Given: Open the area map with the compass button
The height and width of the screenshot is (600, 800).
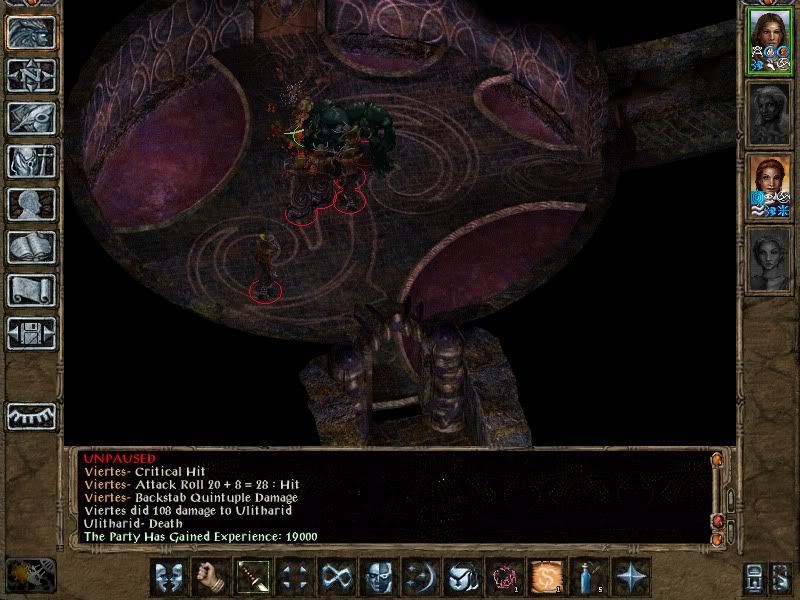Looking at the screenshot, I should click(x=31, y=75).
